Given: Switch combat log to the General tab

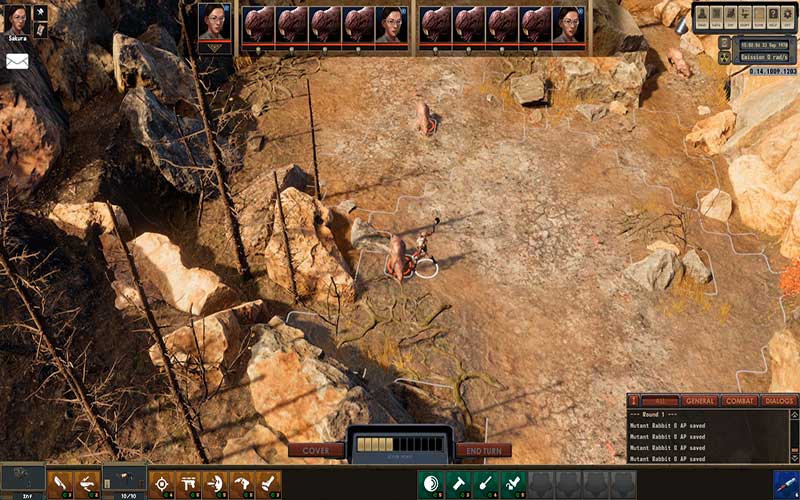Looking at the screenshot, I should pyautogui.click(x=700, y=401).
